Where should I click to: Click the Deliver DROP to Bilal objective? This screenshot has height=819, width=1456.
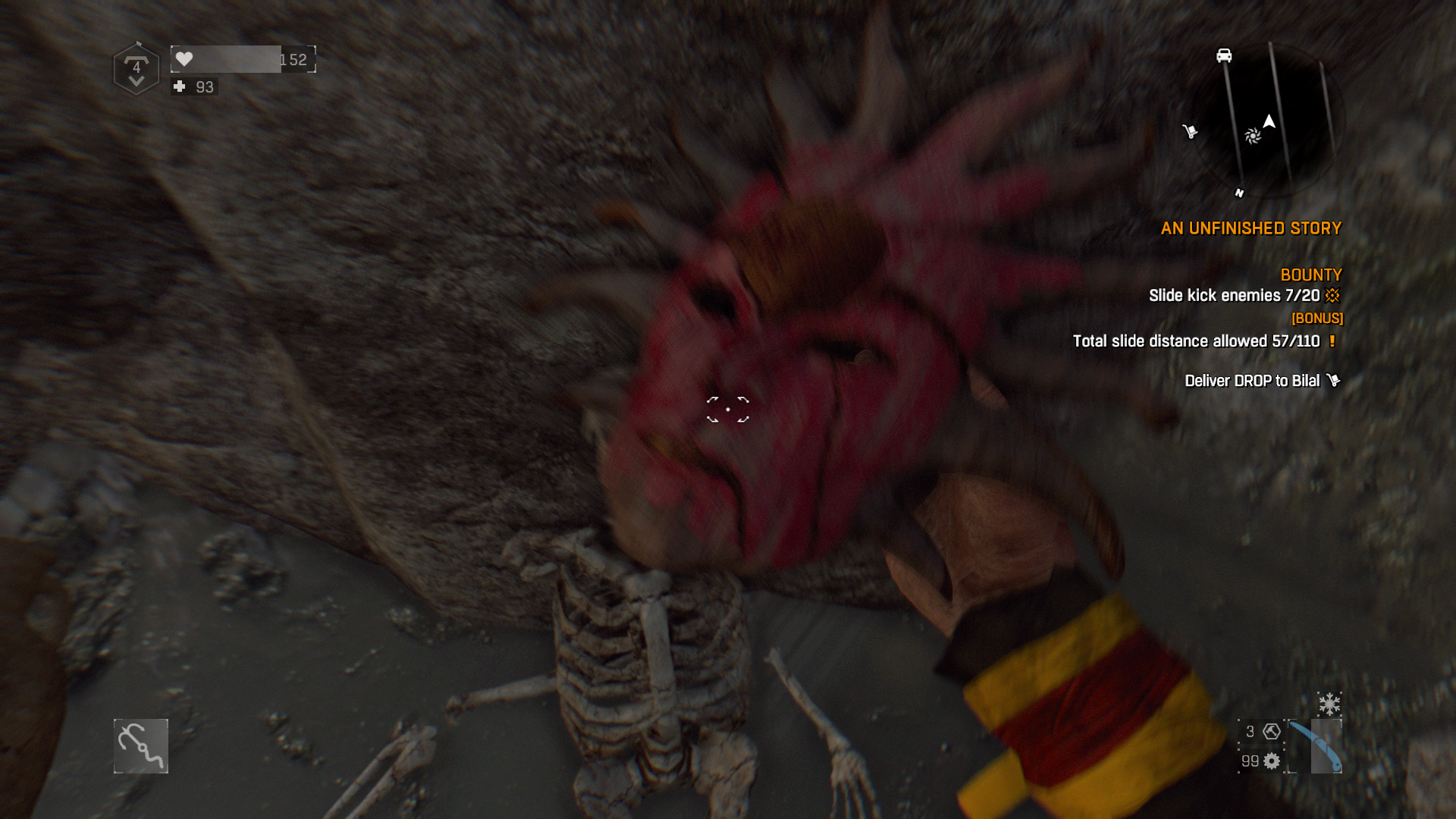pos(1252,381)
